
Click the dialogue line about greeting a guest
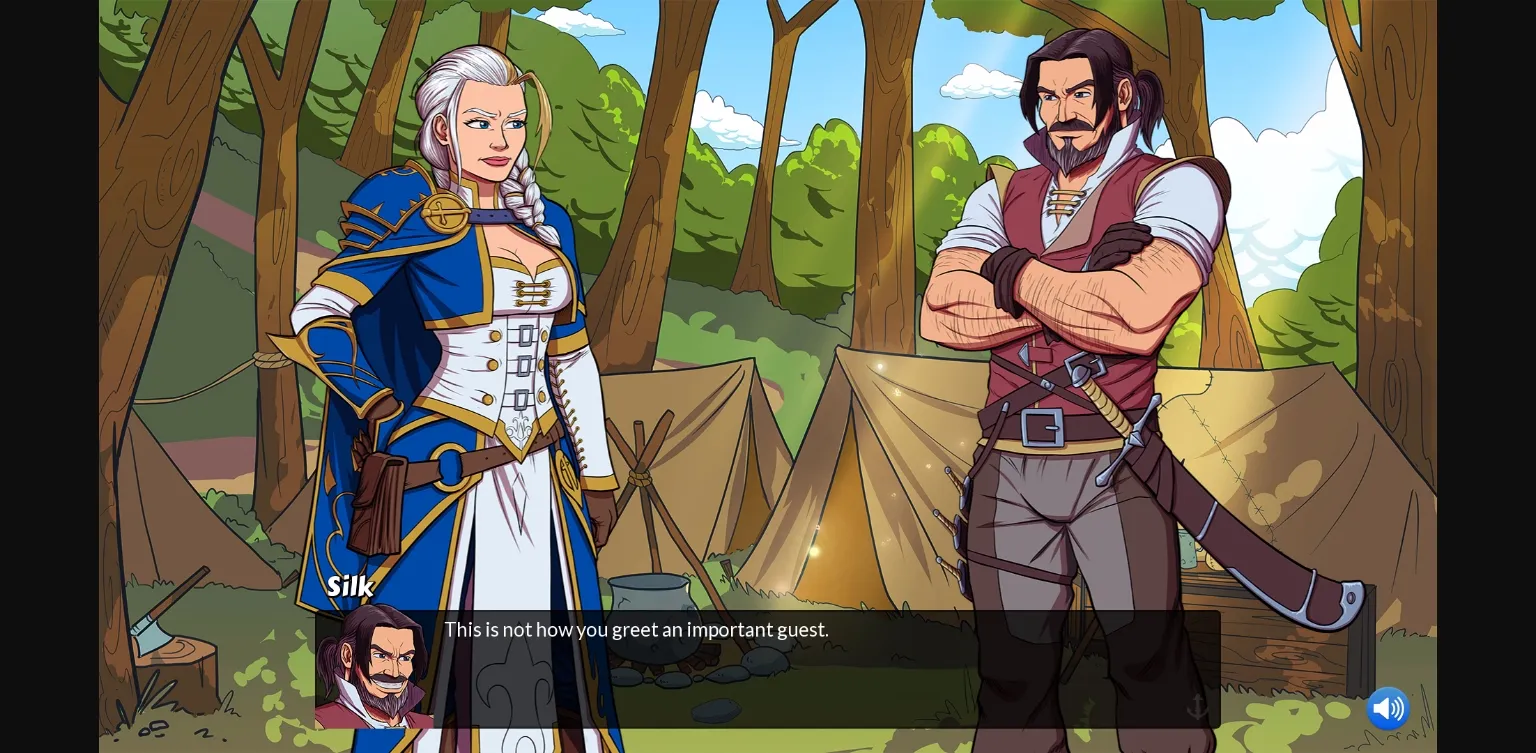pos(637,629)
